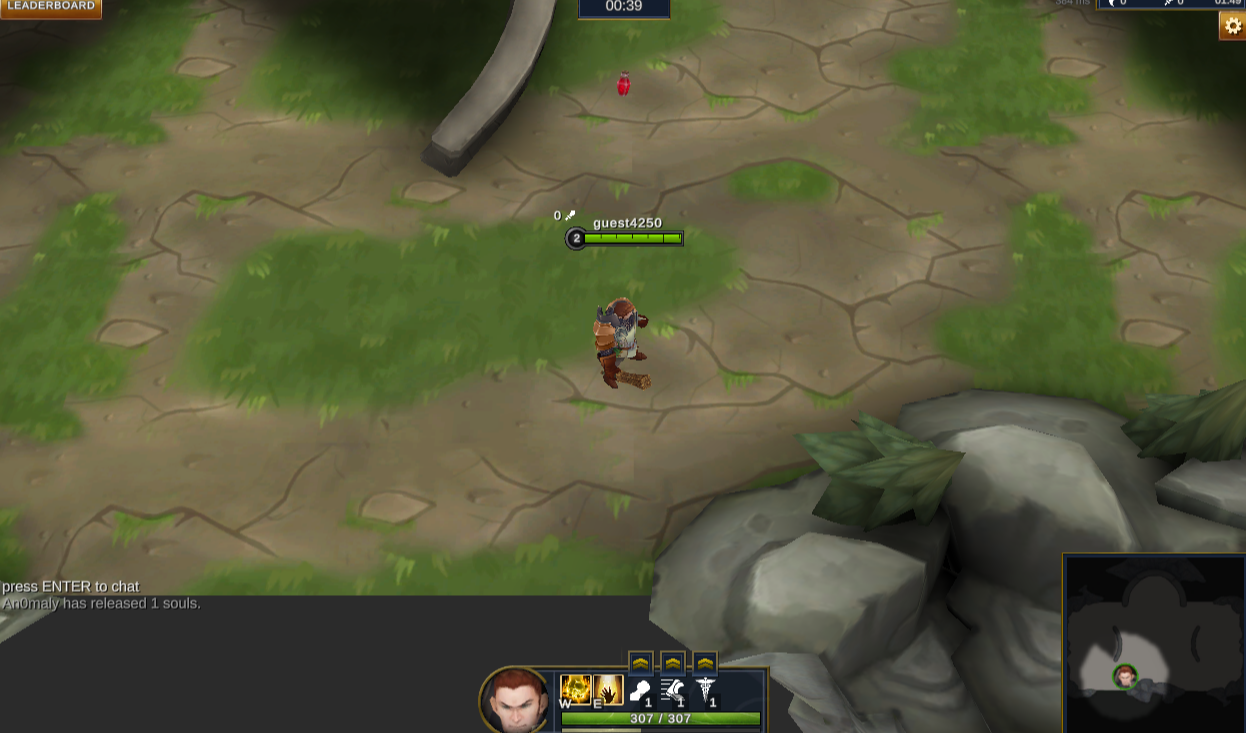Activate the fiery W ability
This screenshot has height=733, width=1246.
pyautogui.click(x=575, y=689)
